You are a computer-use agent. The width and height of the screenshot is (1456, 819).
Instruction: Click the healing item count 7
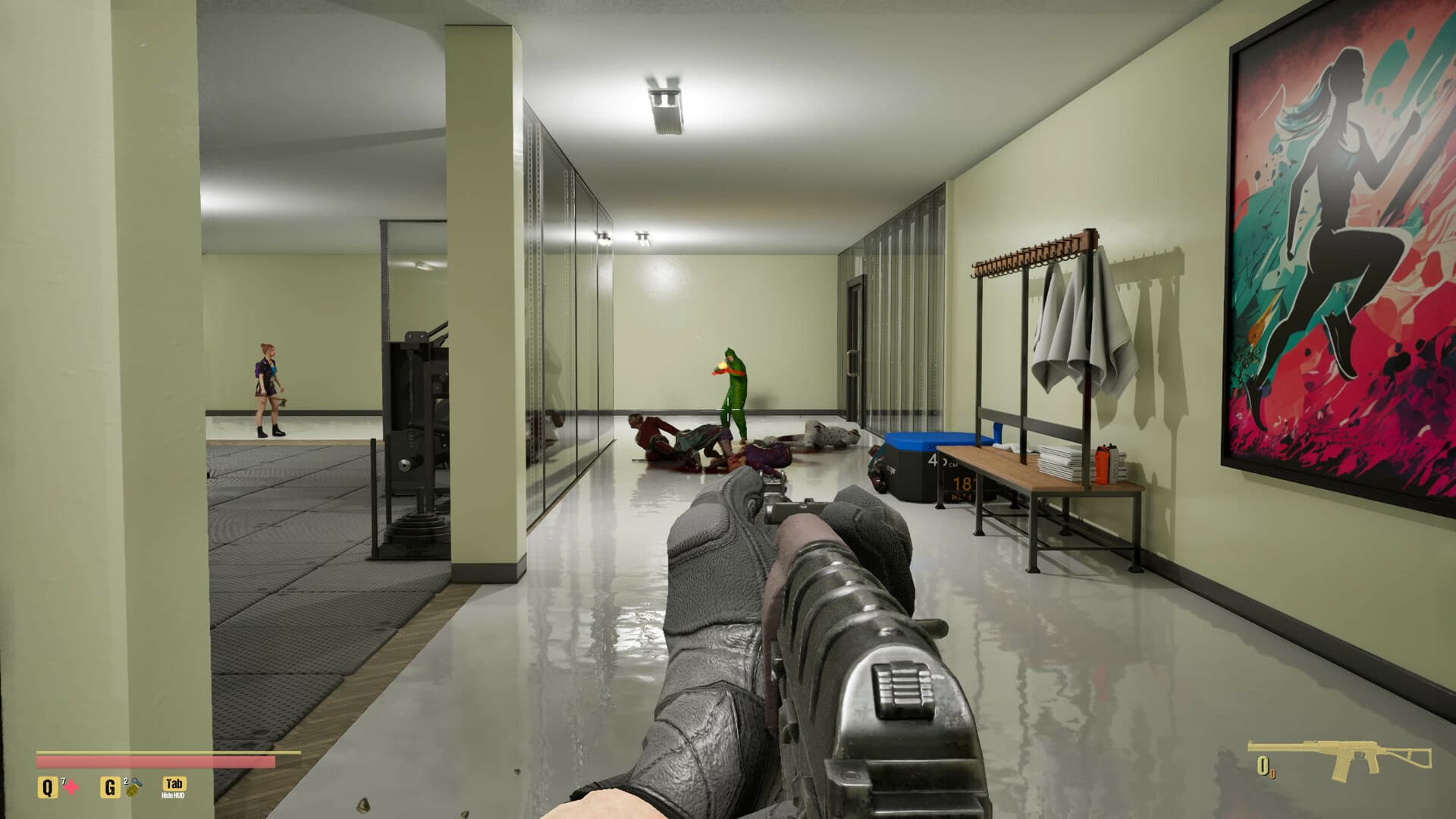click(64, 780)
